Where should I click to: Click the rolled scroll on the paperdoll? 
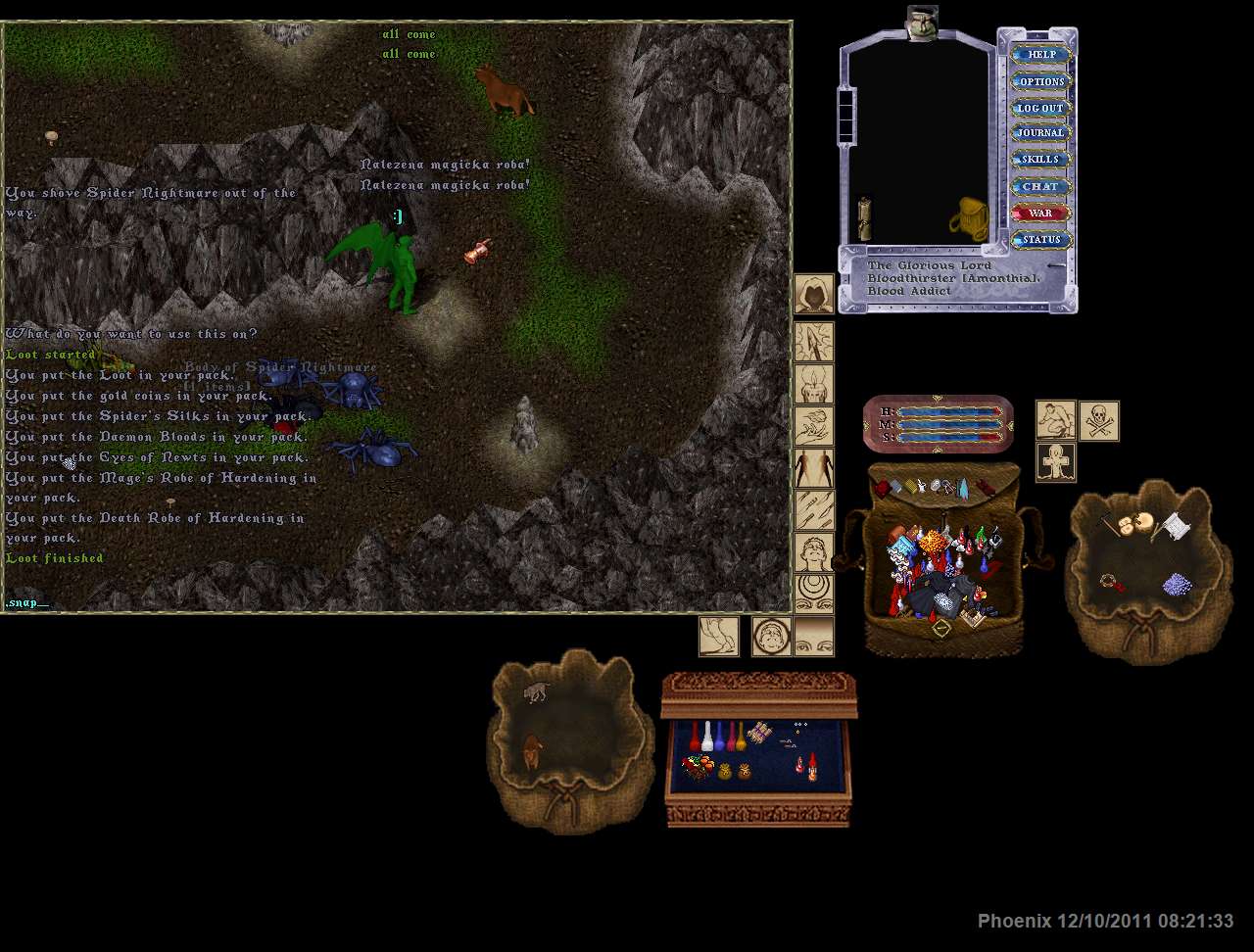864,218
